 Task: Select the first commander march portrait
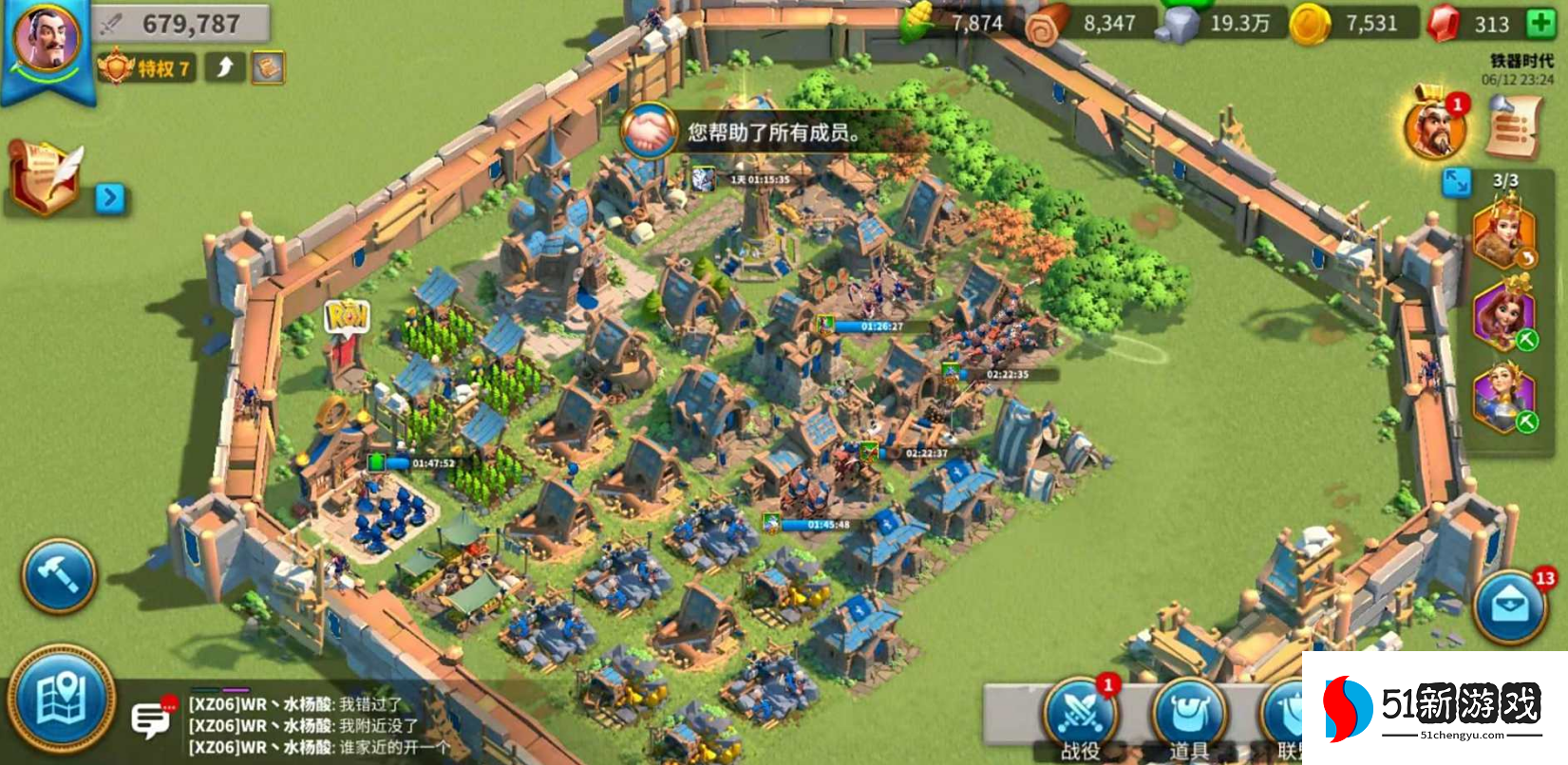[x=1503, y=233]
